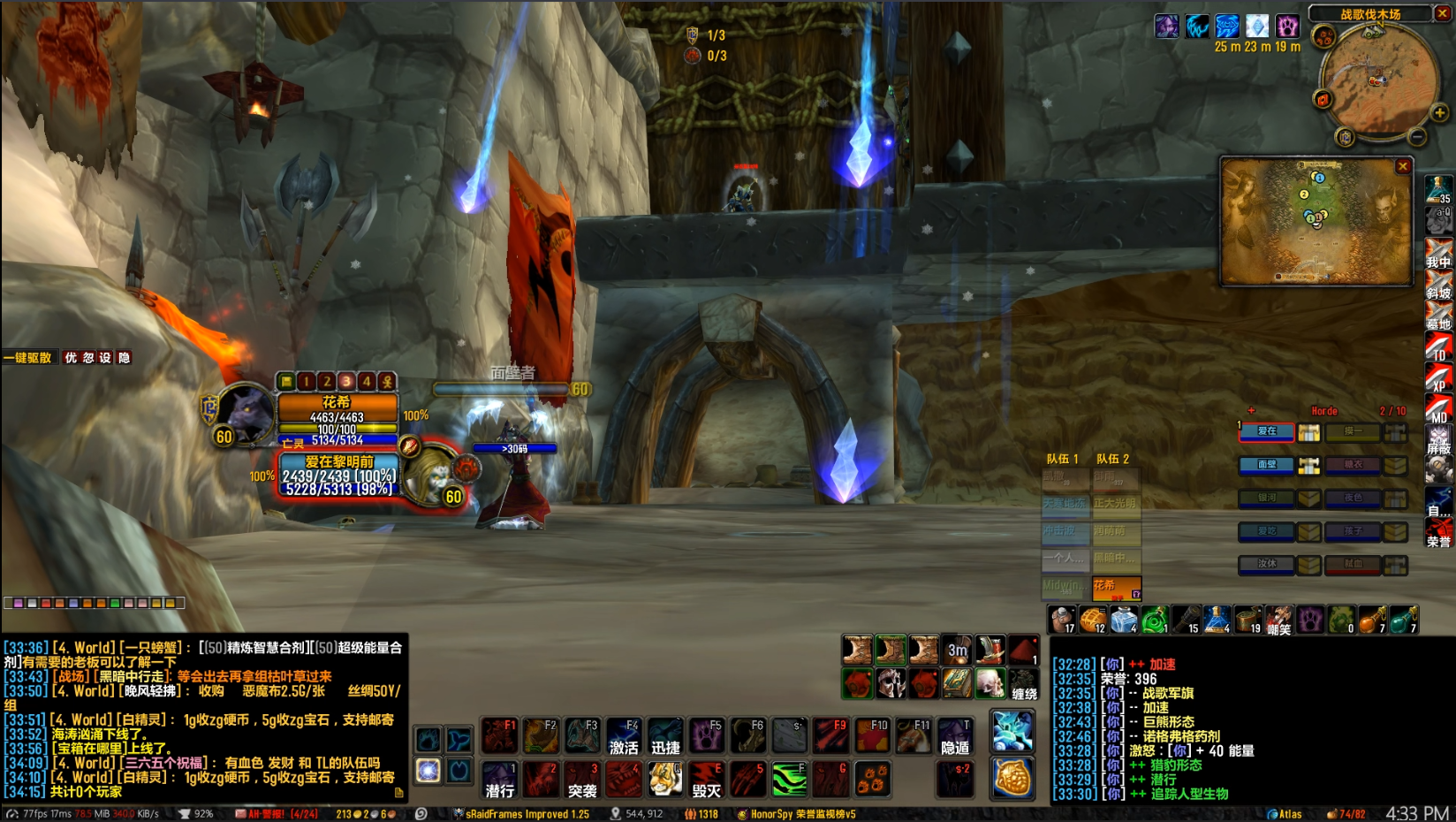
Task: Use the 突袭 ability on the action bar
Action: point(582,780)
